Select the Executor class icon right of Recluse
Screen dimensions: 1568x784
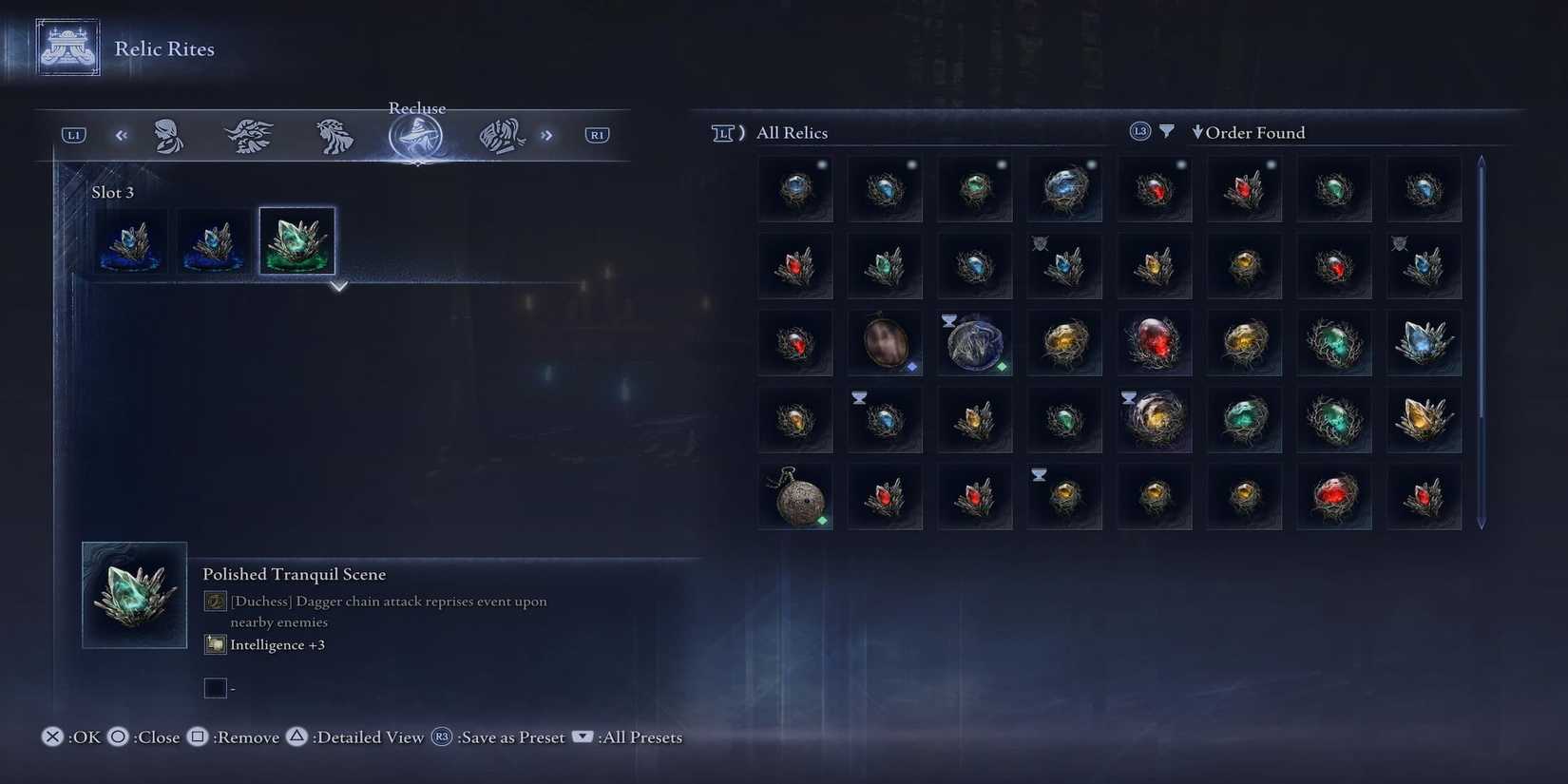point(501,134)
